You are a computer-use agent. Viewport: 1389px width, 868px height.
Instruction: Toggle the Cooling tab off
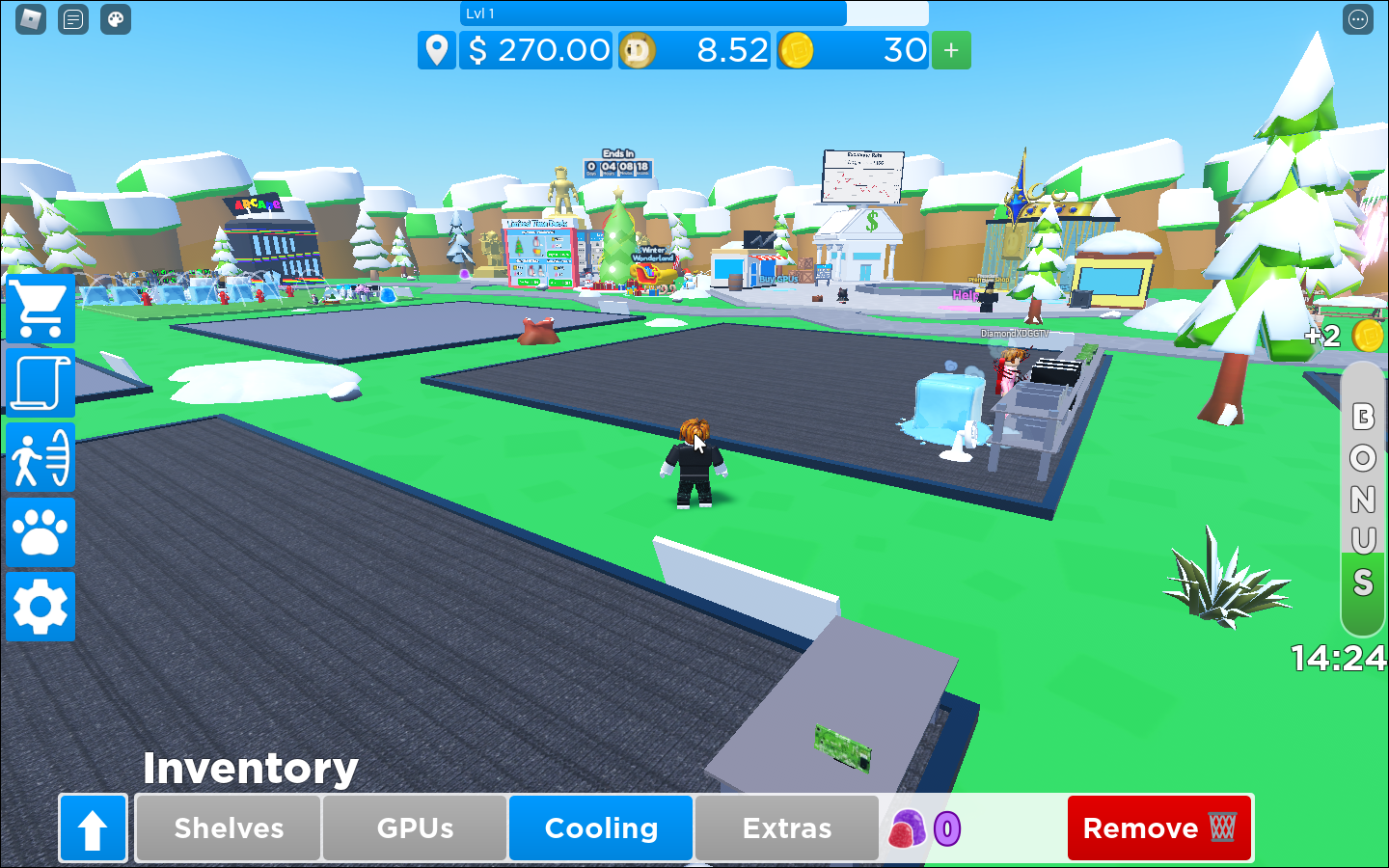[x=600, y=827]
